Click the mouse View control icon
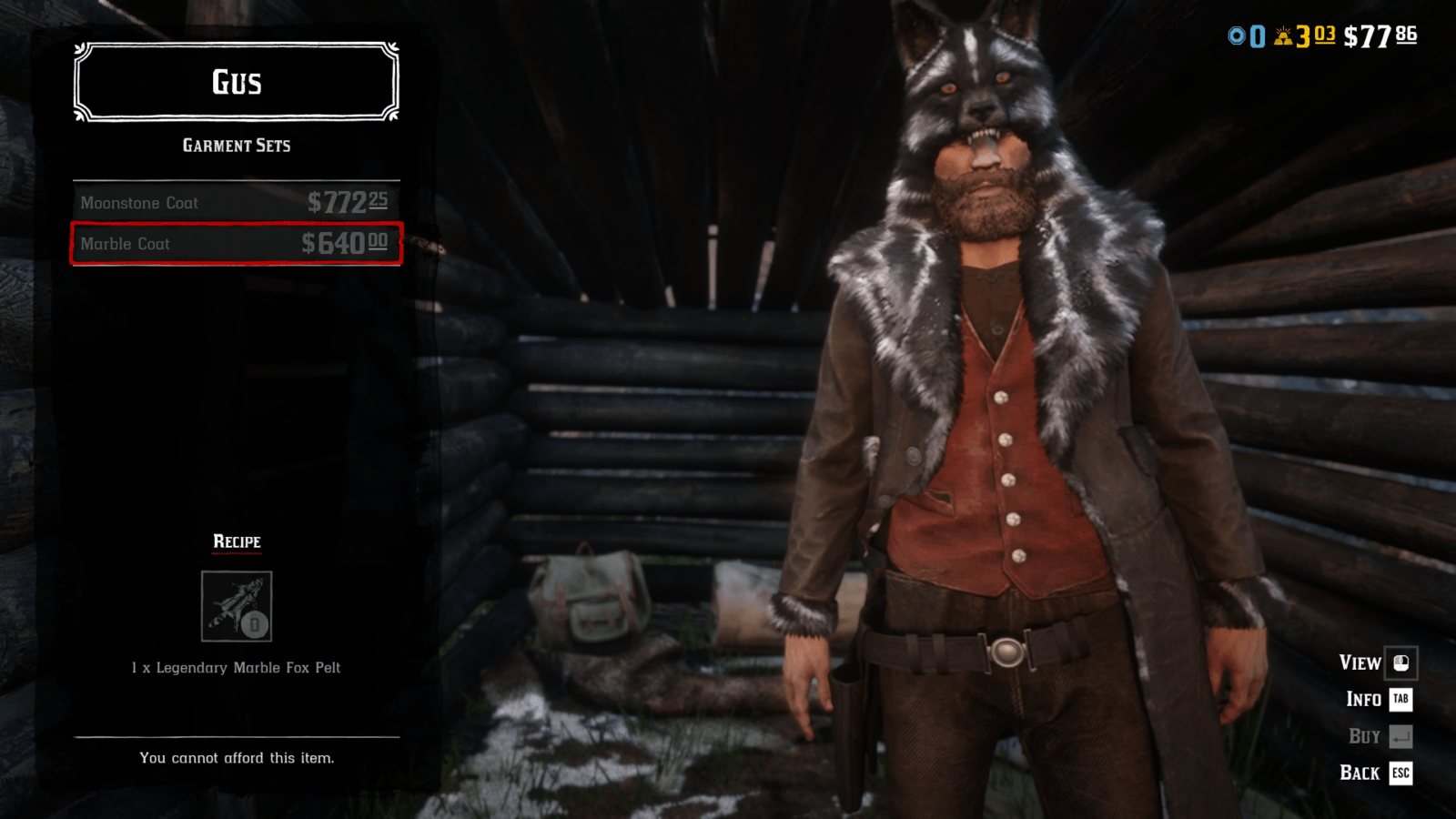Image resolution: width=1456 pixels, height=819 pixels. point(1401,663)
